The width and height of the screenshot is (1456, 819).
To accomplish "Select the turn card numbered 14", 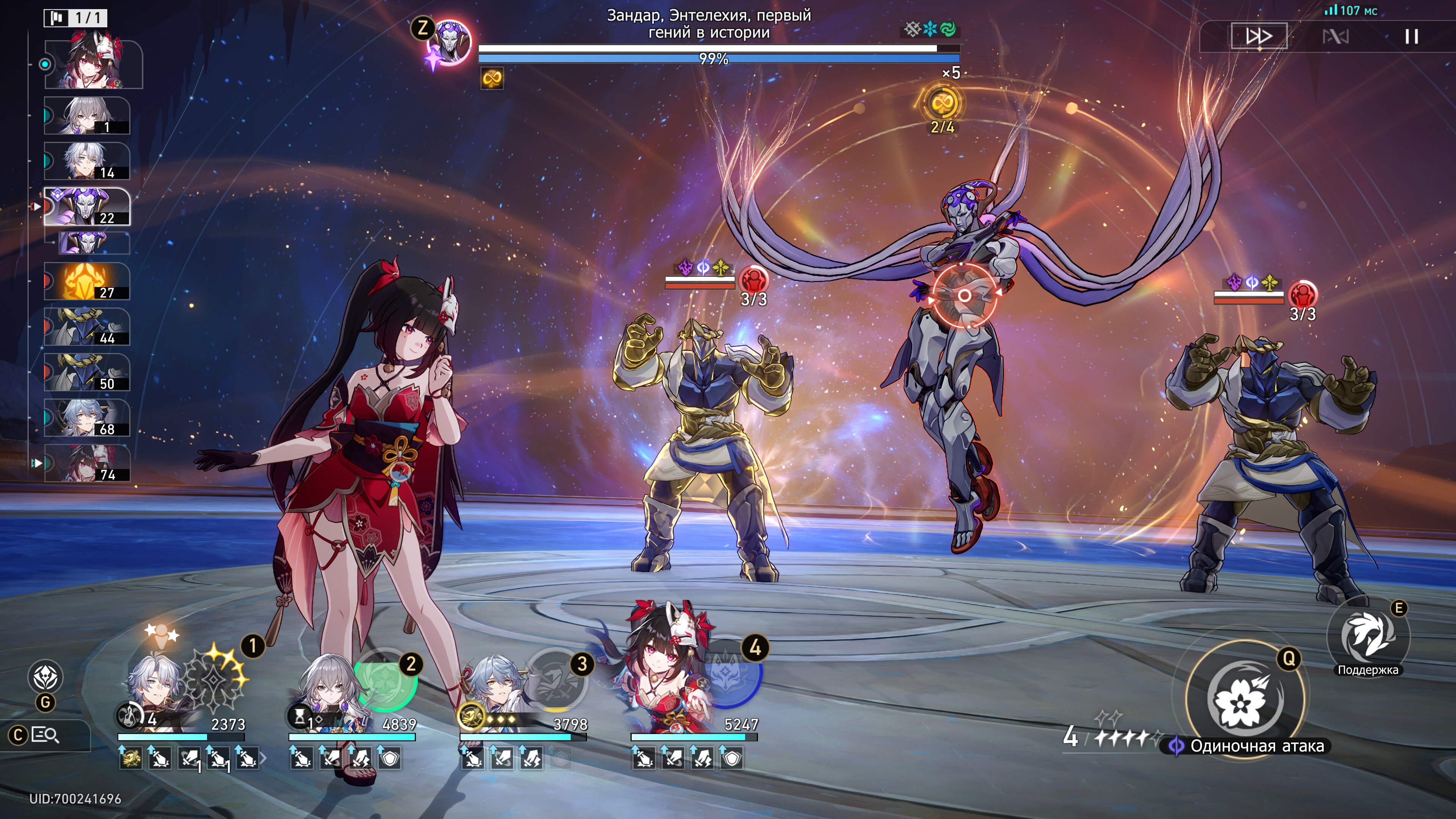I will pyautogui.click(x=87, y=161).
